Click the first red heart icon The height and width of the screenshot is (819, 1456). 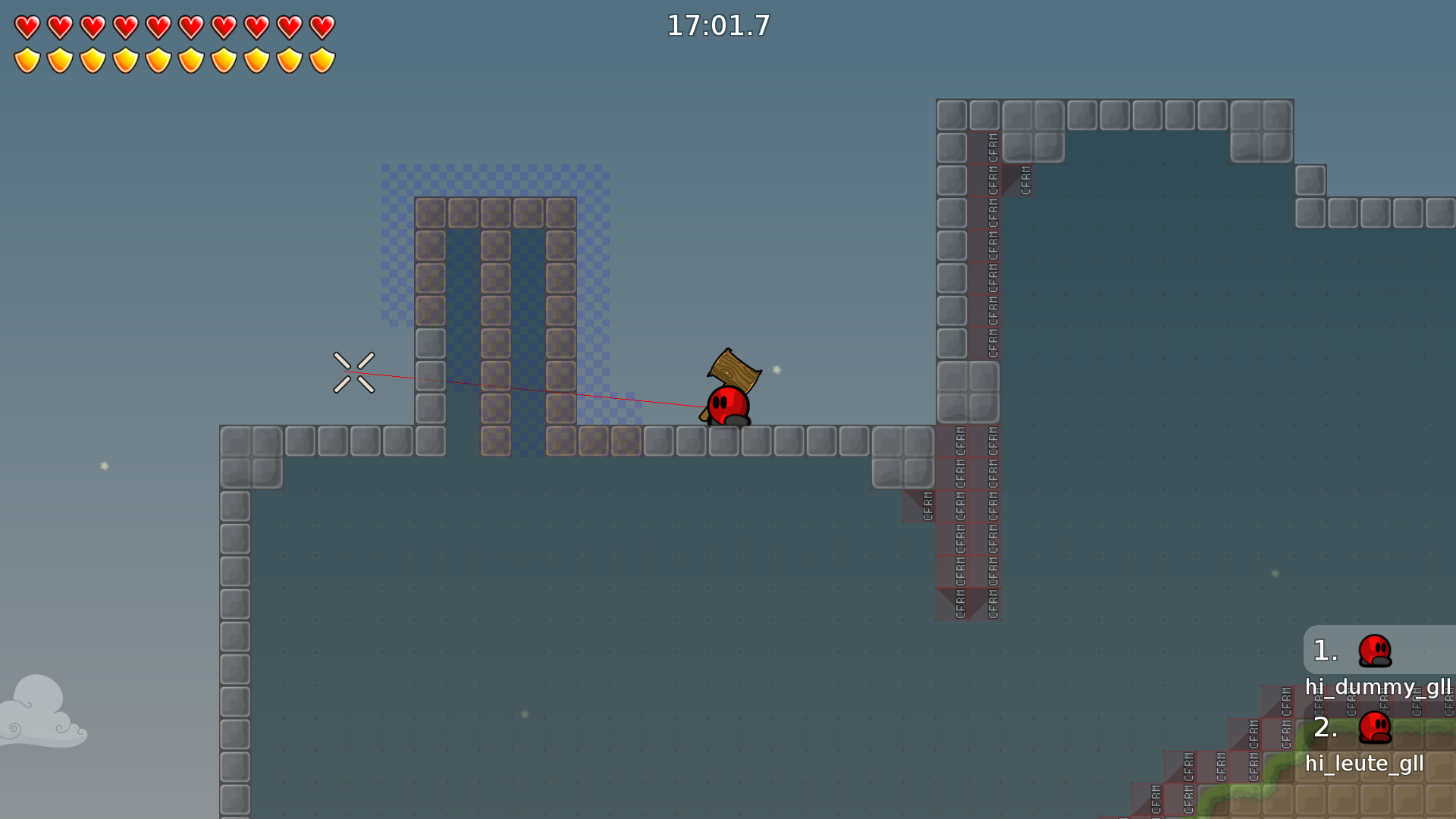point(27,27)
